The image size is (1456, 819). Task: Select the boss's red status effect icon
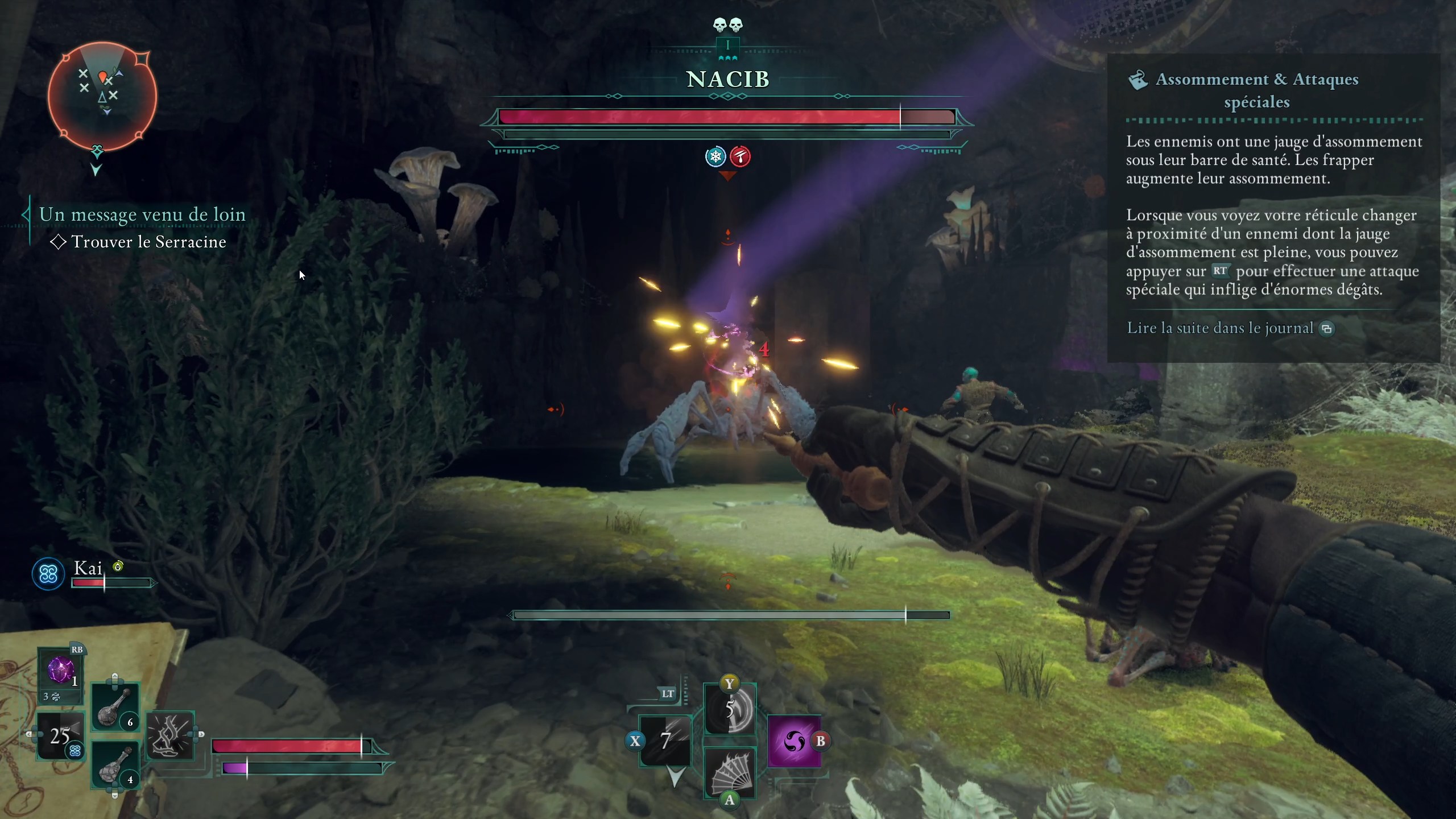(x=741, y=156)
